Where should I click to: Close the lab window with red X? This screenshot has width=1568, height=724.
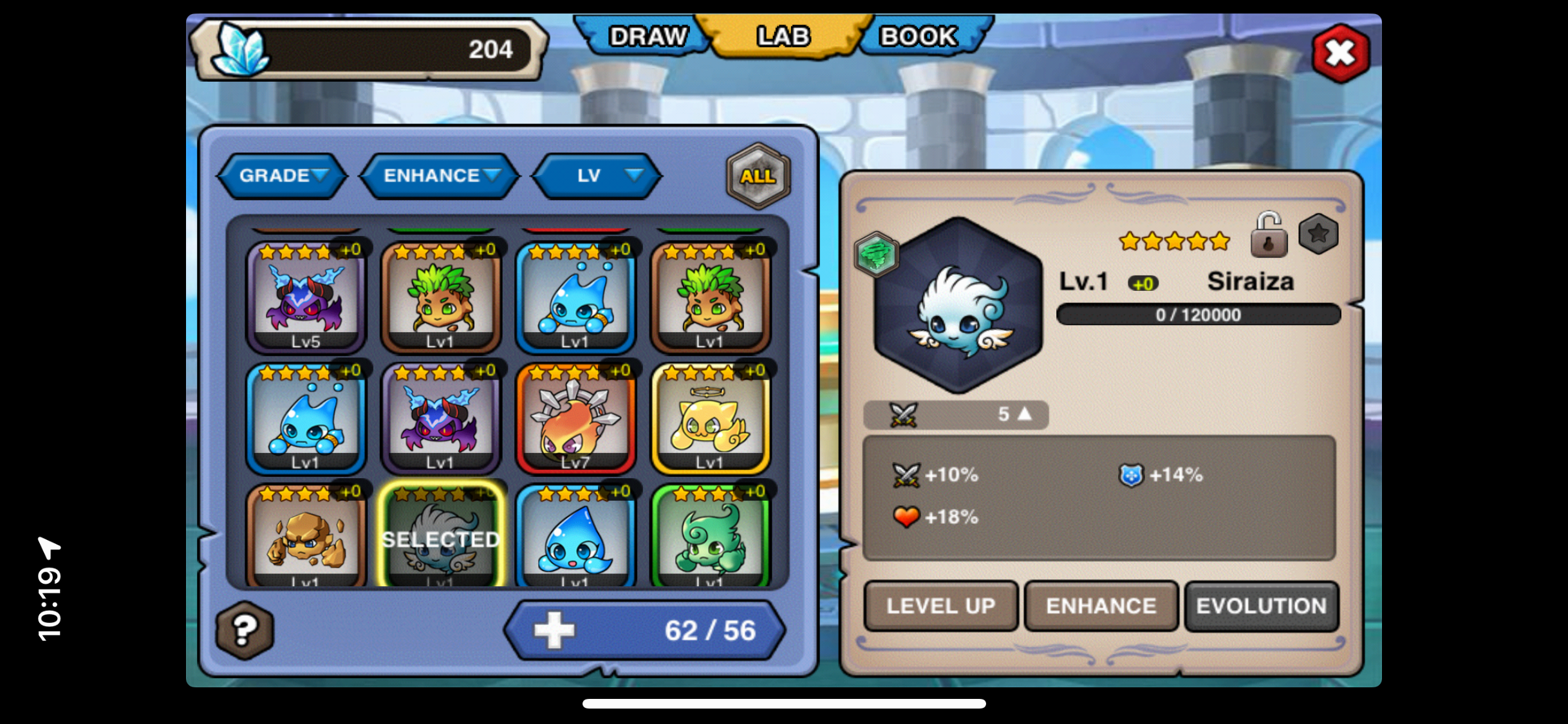[x=1341, y=53]
